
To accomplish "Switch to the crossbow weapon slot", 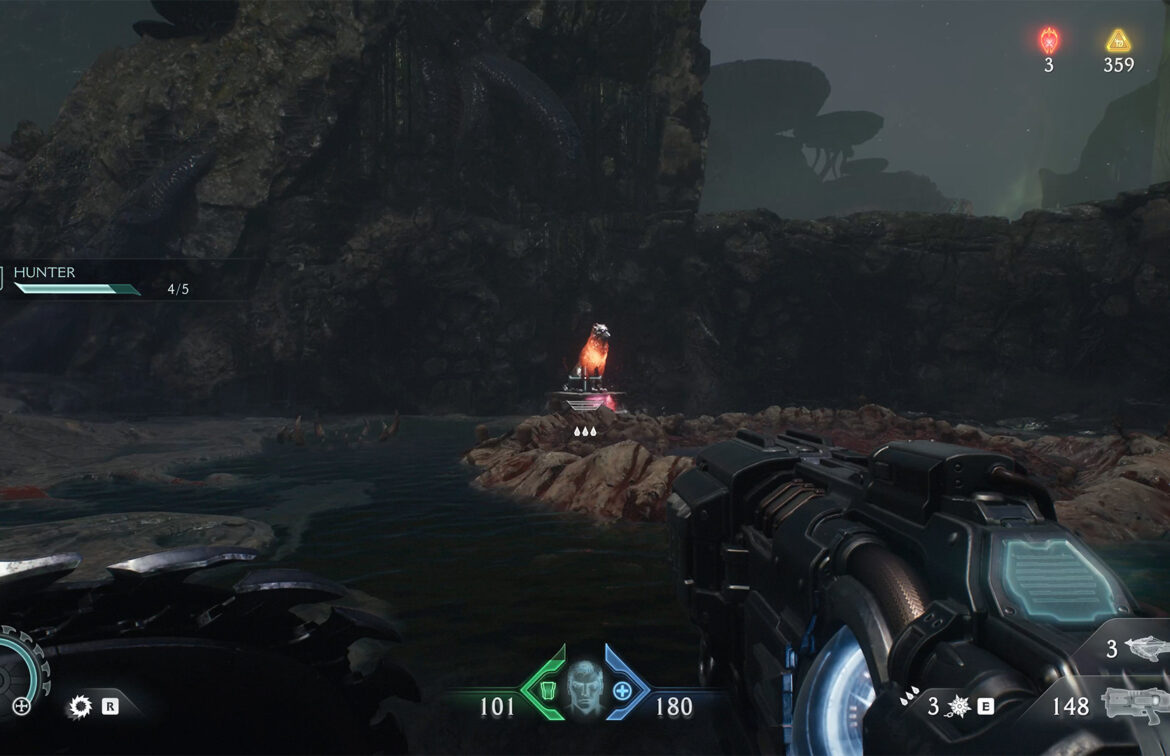I will coord(1145,650).
